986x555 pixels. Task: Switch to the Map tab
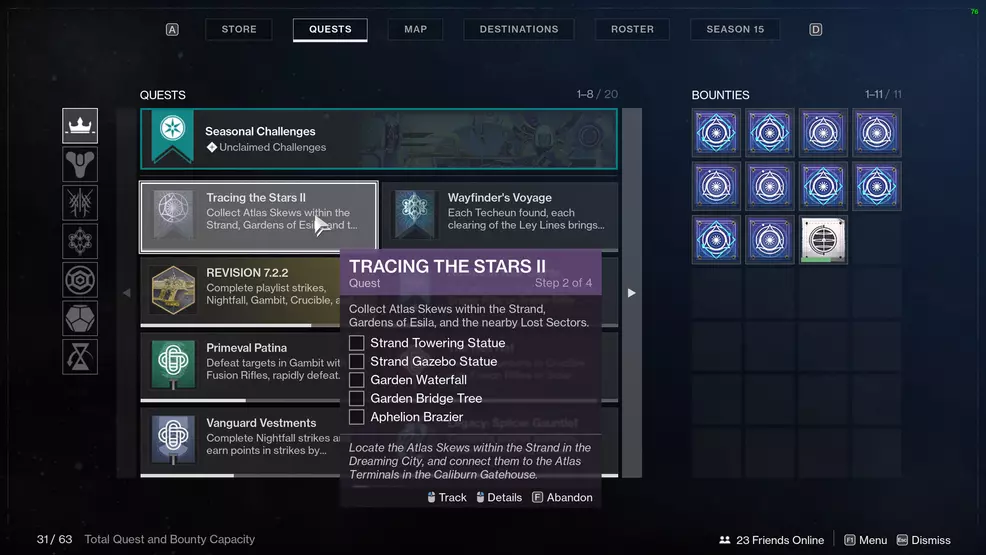pos(415,30)
